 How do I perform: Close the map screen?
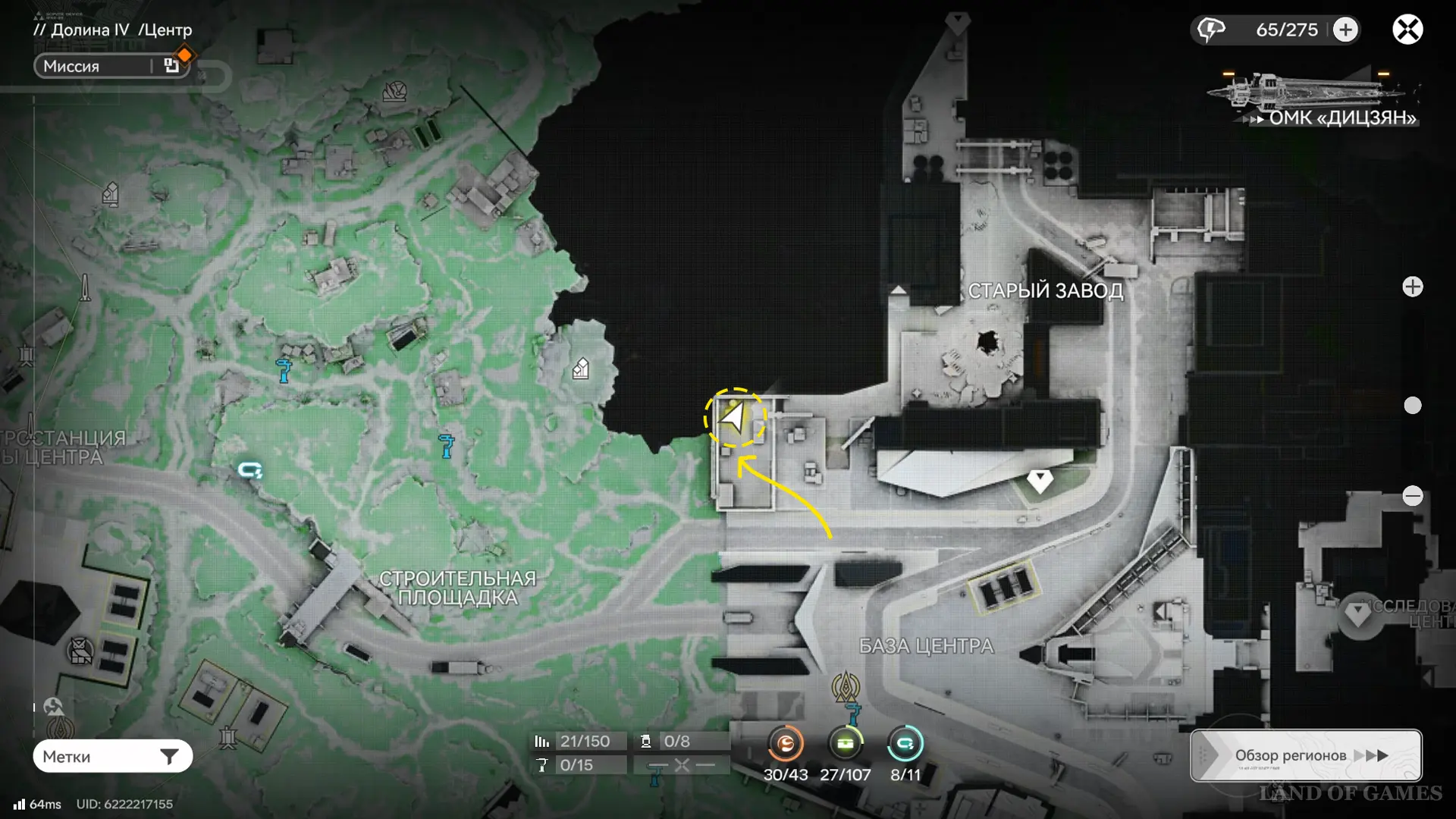1407,30
